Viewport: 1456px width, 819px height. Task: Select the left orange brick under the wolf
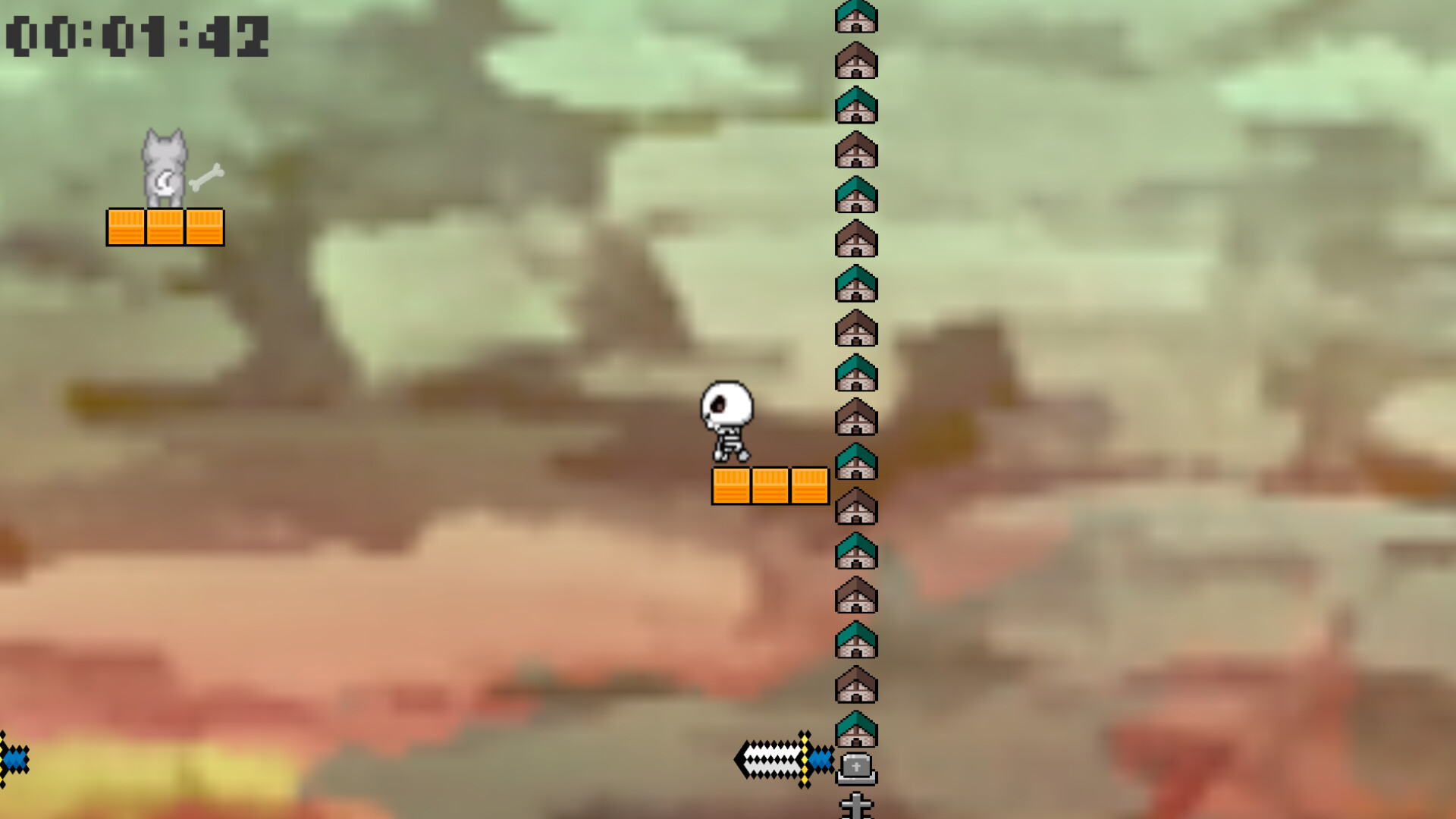(127, 227)
